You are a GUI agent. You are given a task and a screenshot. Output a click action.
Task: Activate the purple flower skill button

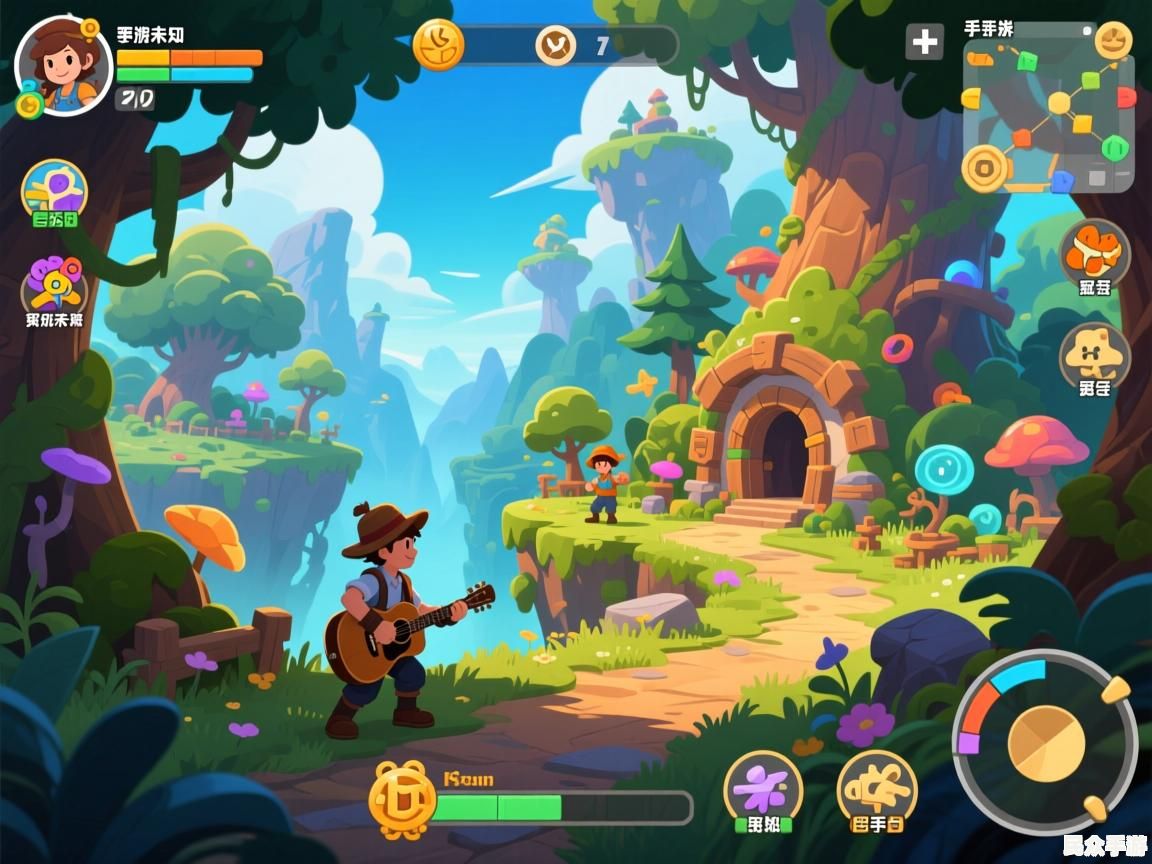click(x=763, y=787)
